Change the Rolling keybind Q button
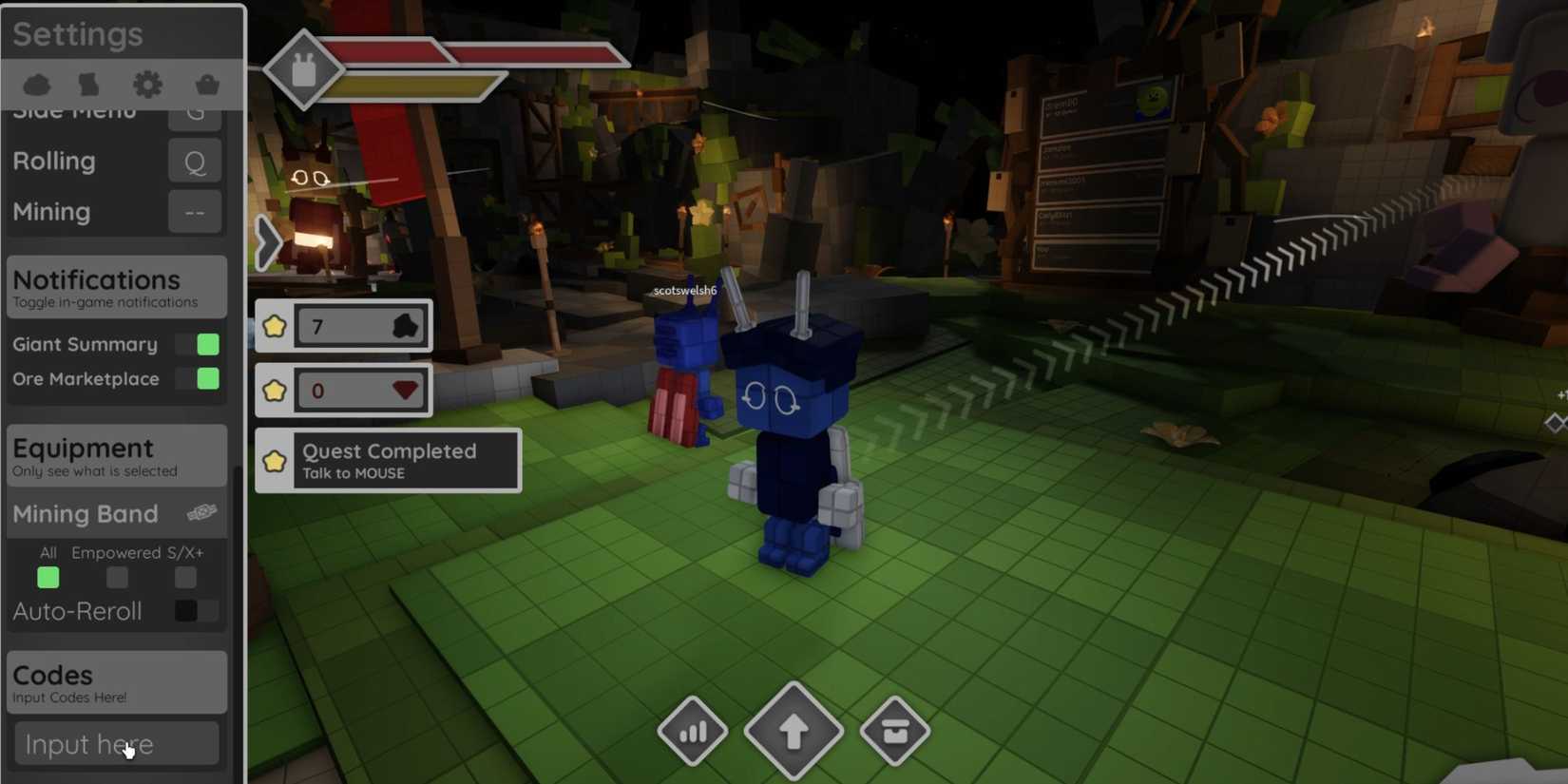This screenshot has height=784, width=1568. [x=194, y=161]
